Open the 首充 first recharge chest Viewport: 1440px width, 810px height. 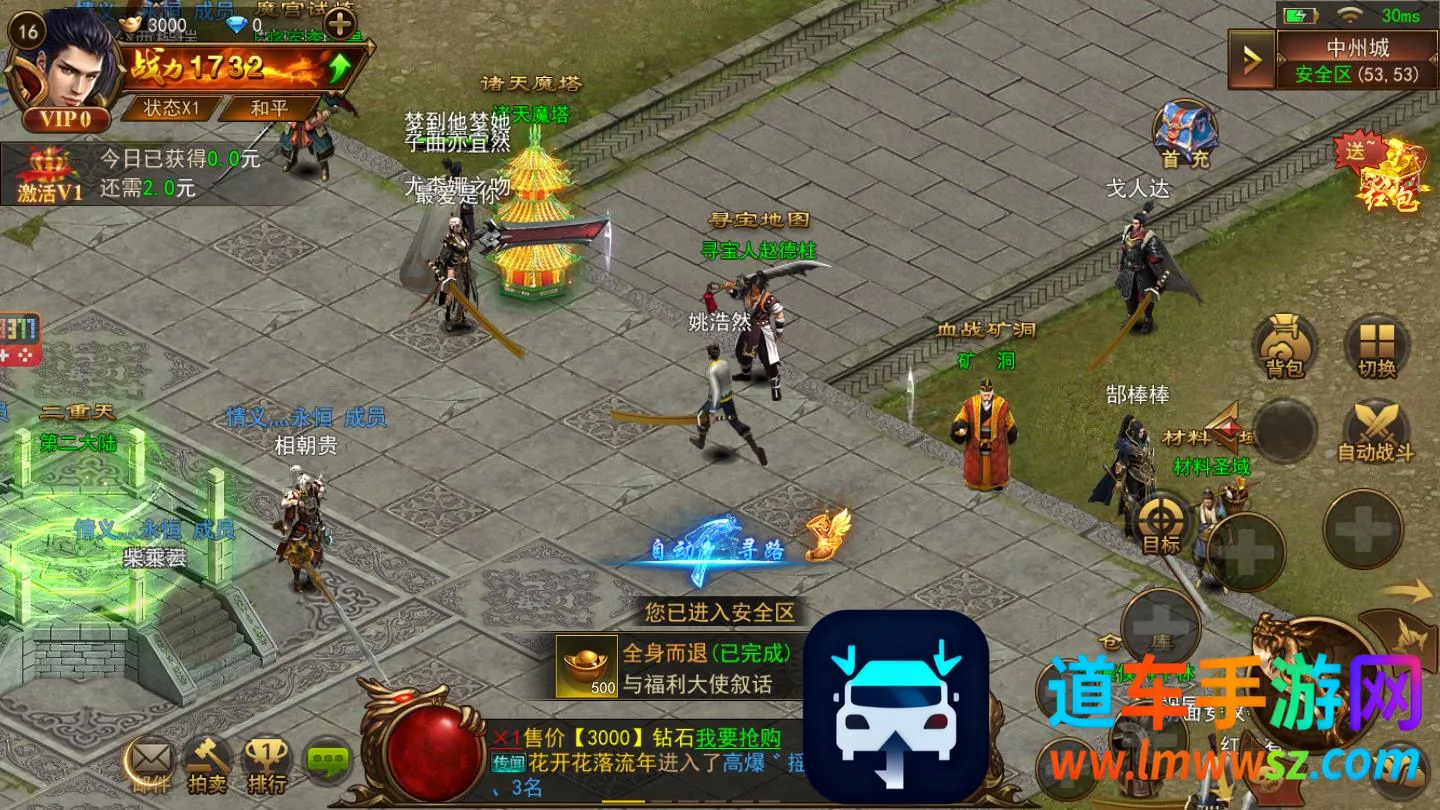pos(1185,134)
